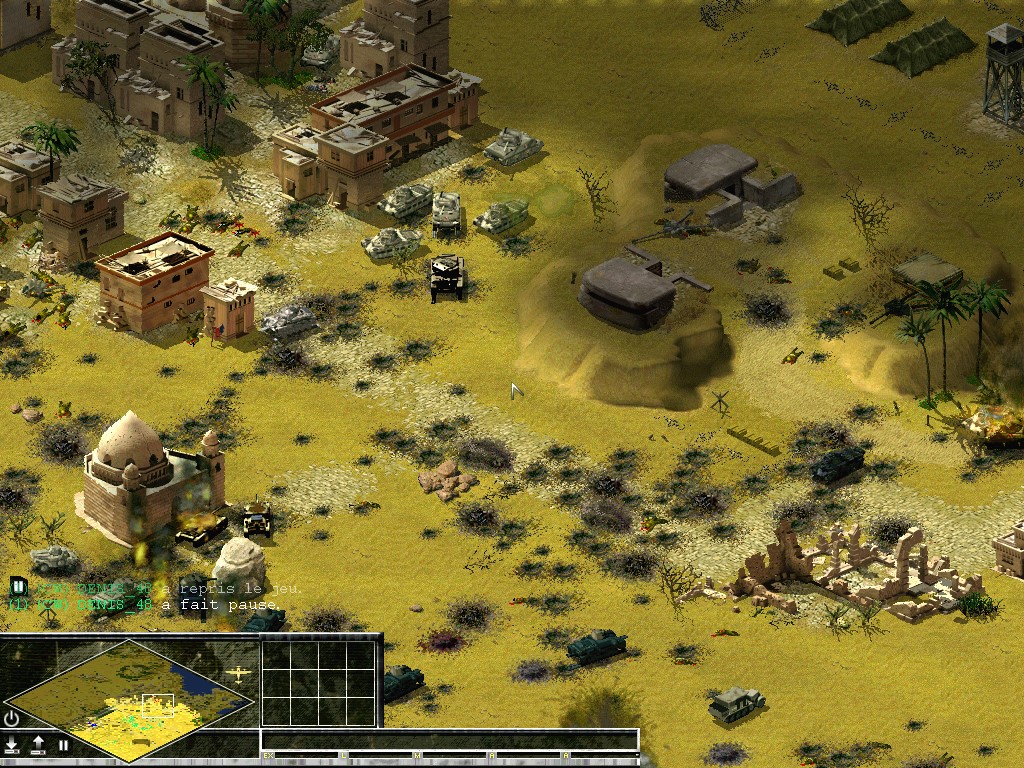
Task: Open the power/quit menu icon
Action: click(12, 718)
